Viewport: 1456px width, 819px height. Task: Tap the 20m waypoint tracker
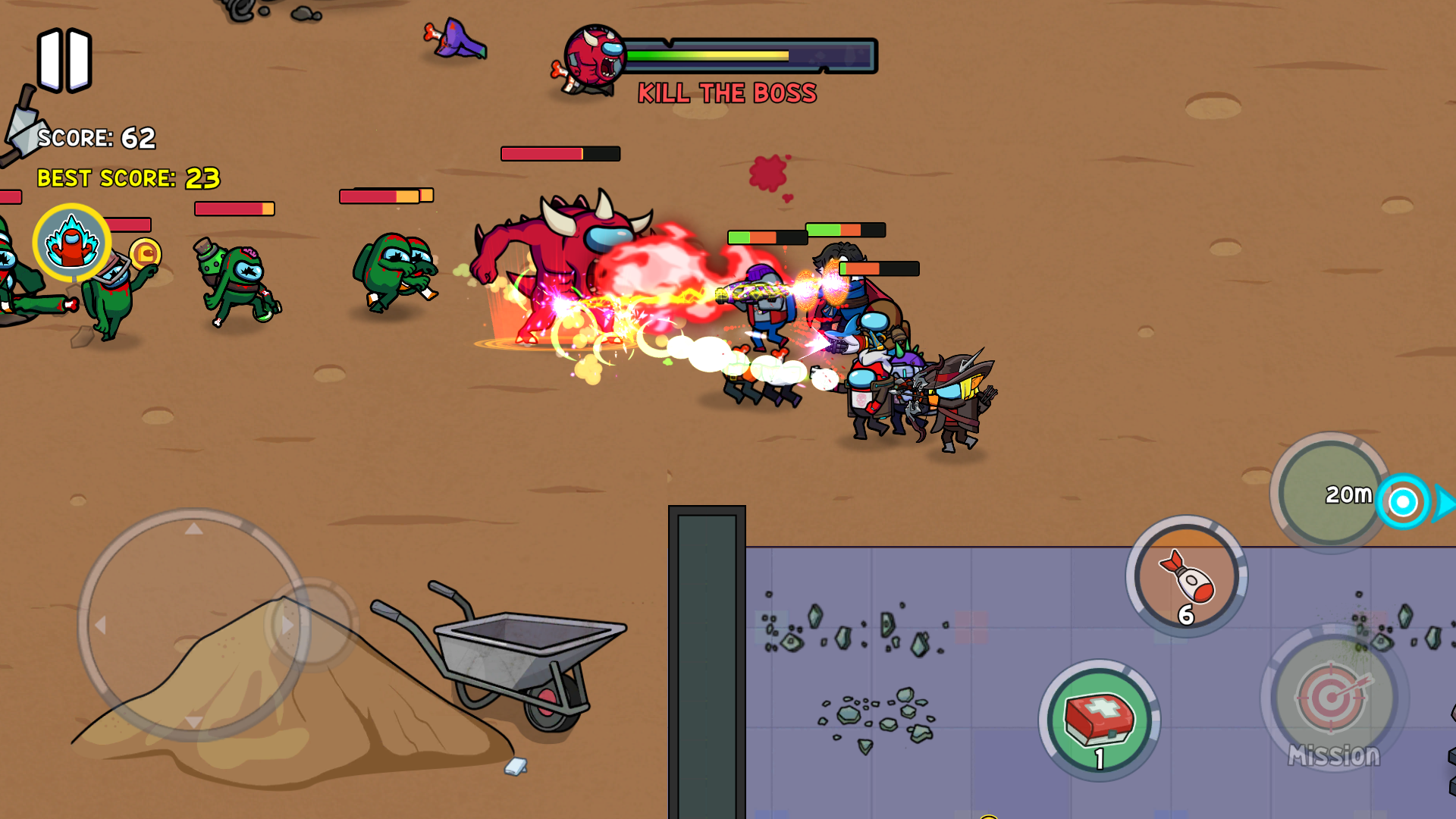pos(1349,493)
